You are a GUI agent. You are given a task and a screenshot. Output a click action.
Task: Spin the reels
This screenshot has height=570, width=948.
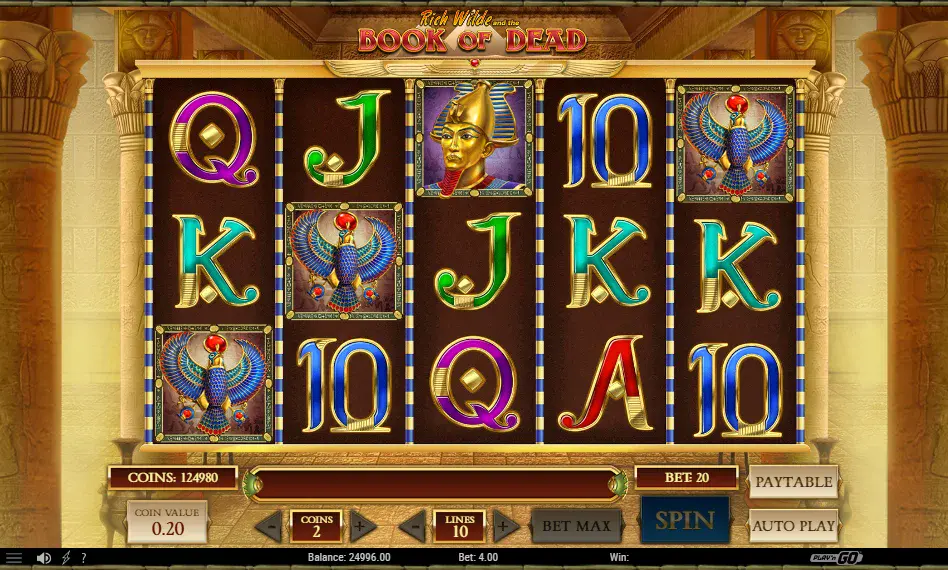(x=684, y=522)
